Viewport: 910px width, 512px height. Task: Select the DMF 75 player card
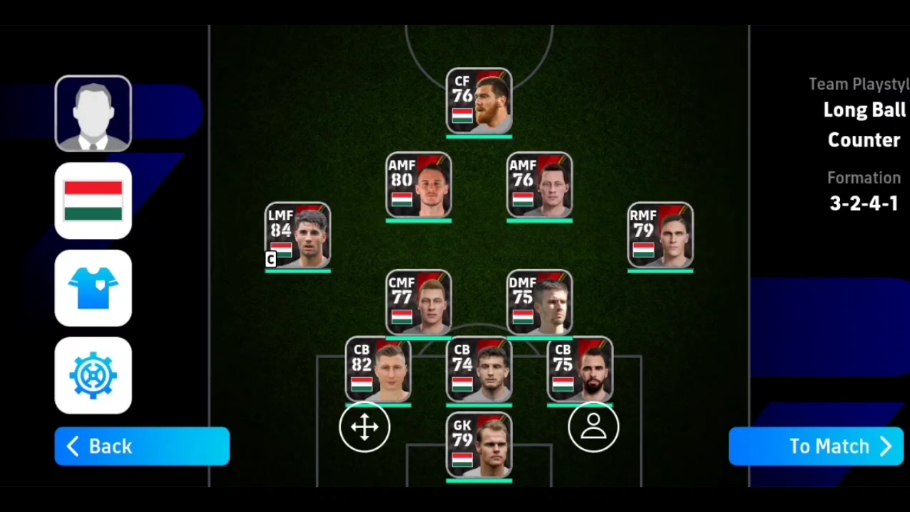click(539, 302)
